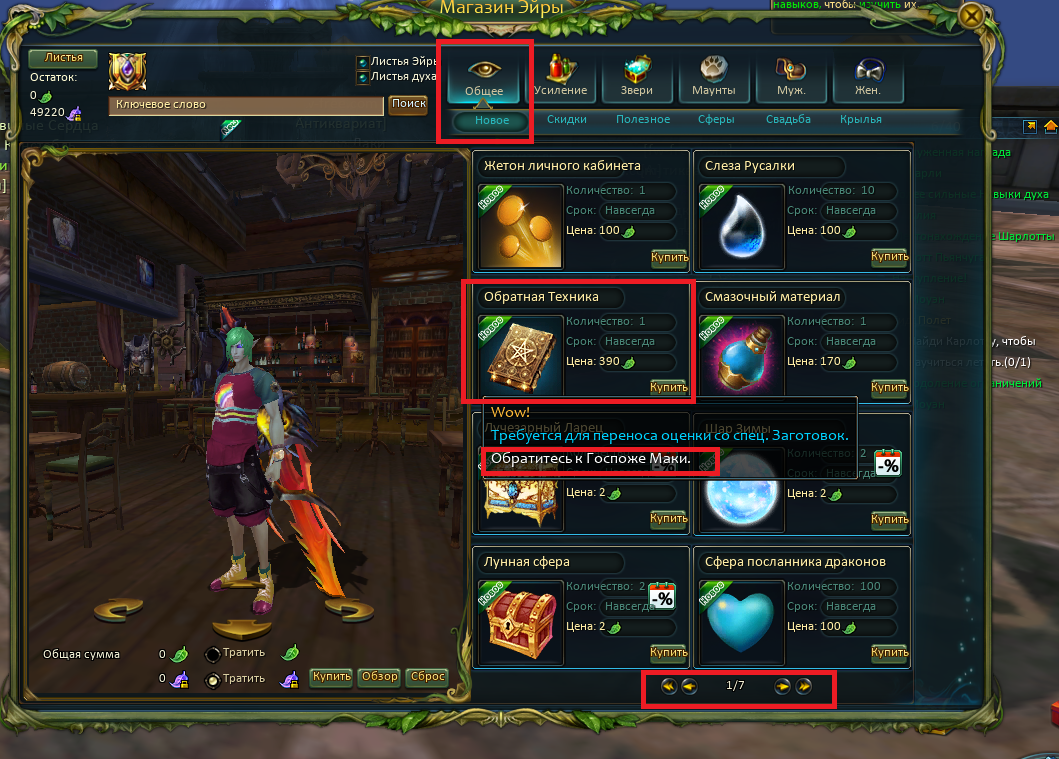Click the Листья button
This screenshot has height=759, width=1059.
[63, 58]
